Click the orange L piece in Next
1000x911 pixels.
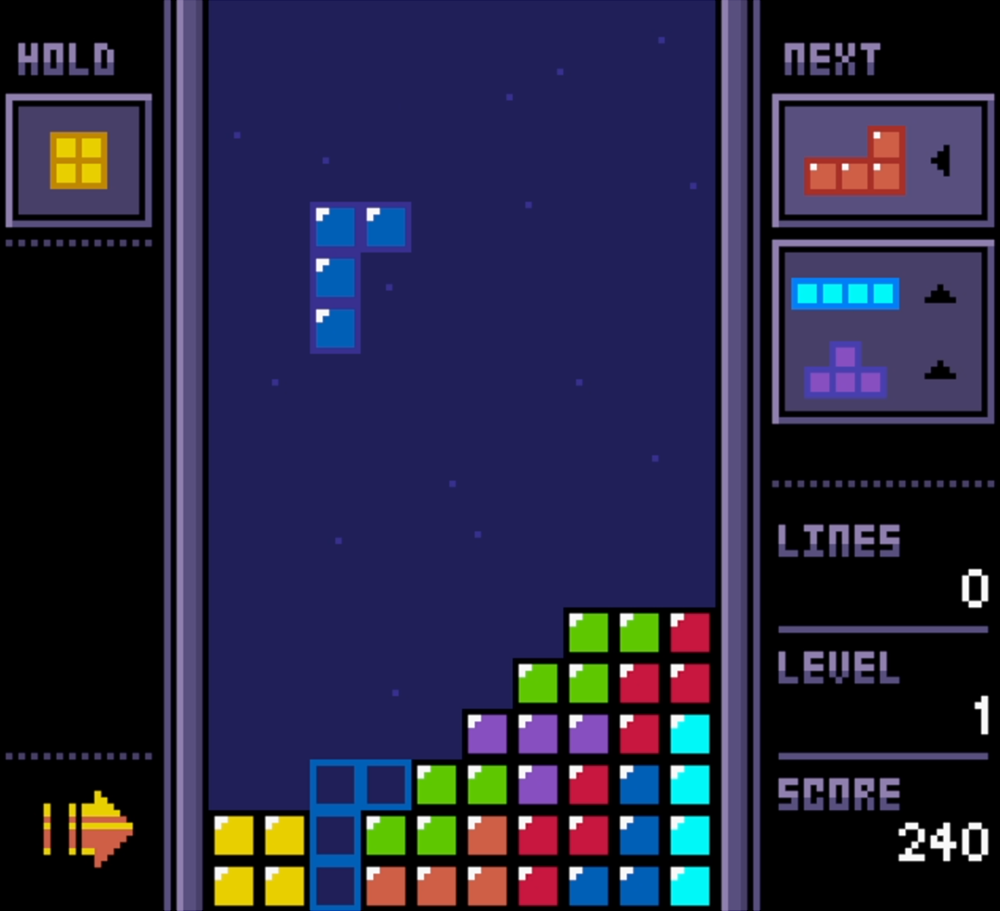pyautogui.click(x=856, y=162)
